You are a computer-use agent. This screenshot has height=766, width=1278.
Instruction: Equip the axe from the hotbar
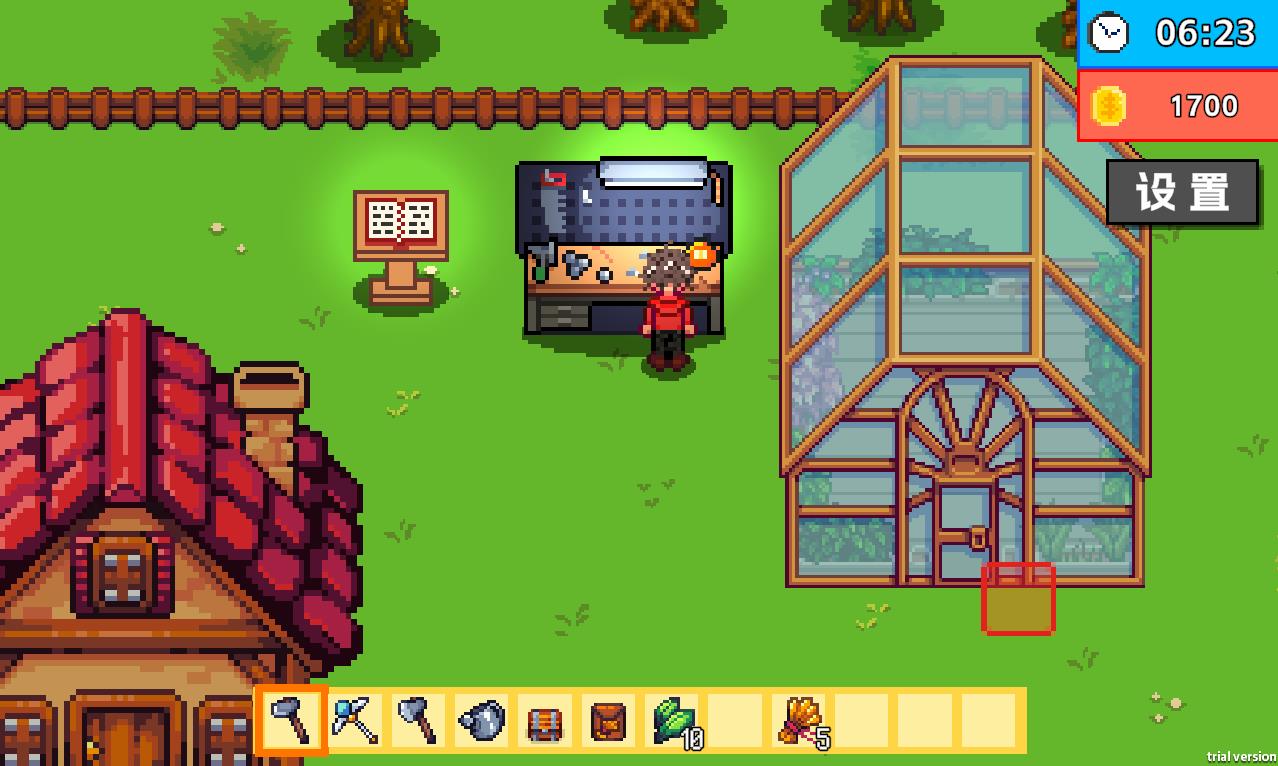pos(418,720)
